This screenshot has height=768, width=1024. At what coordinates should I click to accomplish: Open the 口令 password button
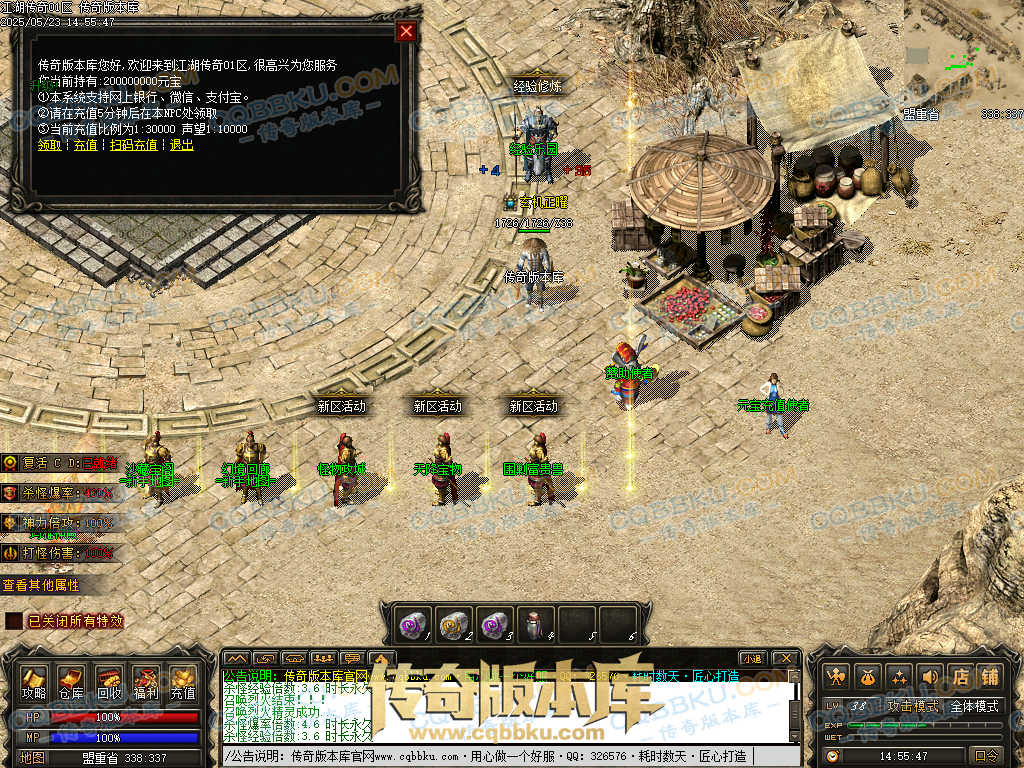986,755
